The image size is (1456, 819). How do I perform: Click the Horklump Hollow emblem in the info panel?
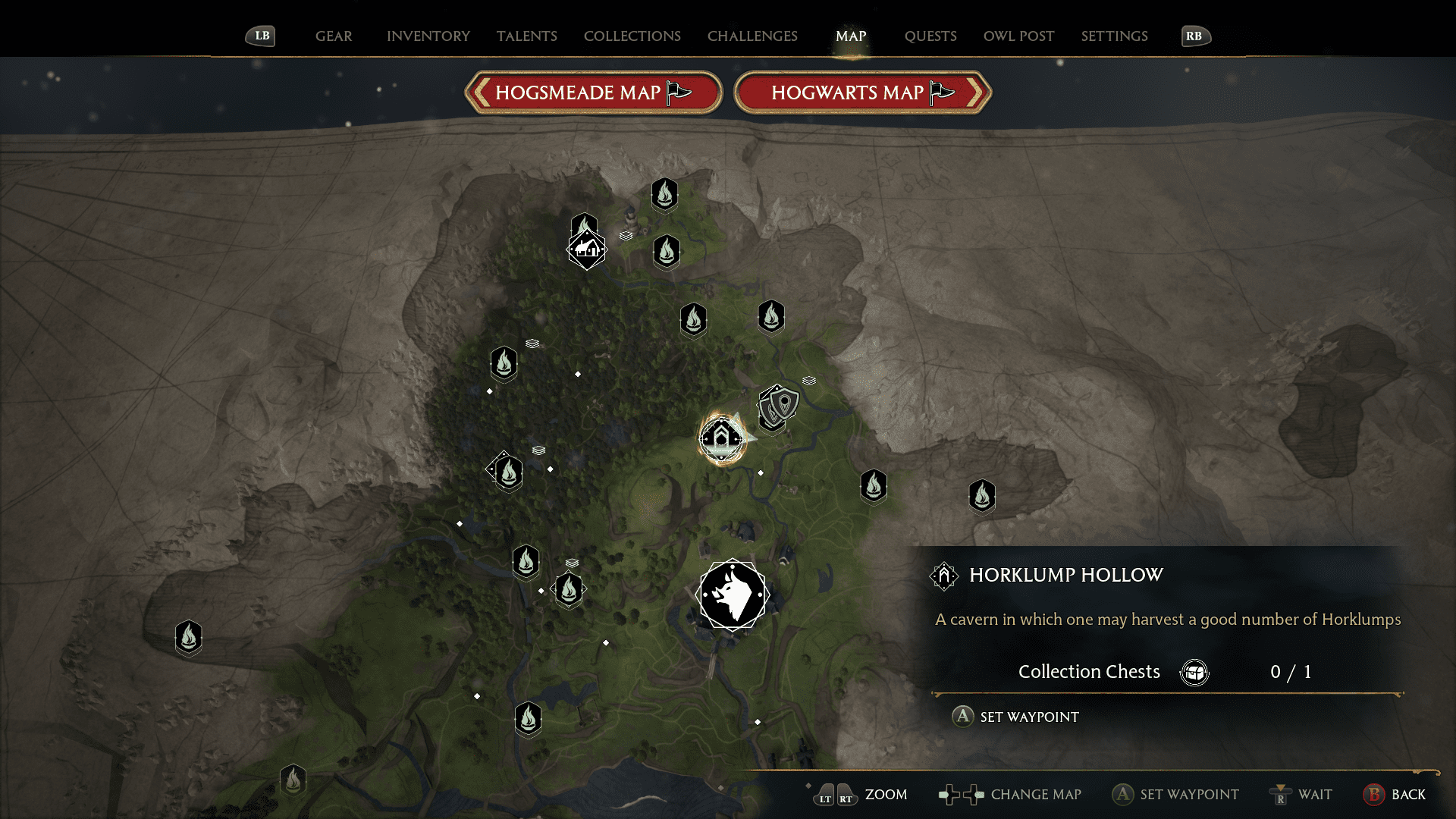point(943,576)
